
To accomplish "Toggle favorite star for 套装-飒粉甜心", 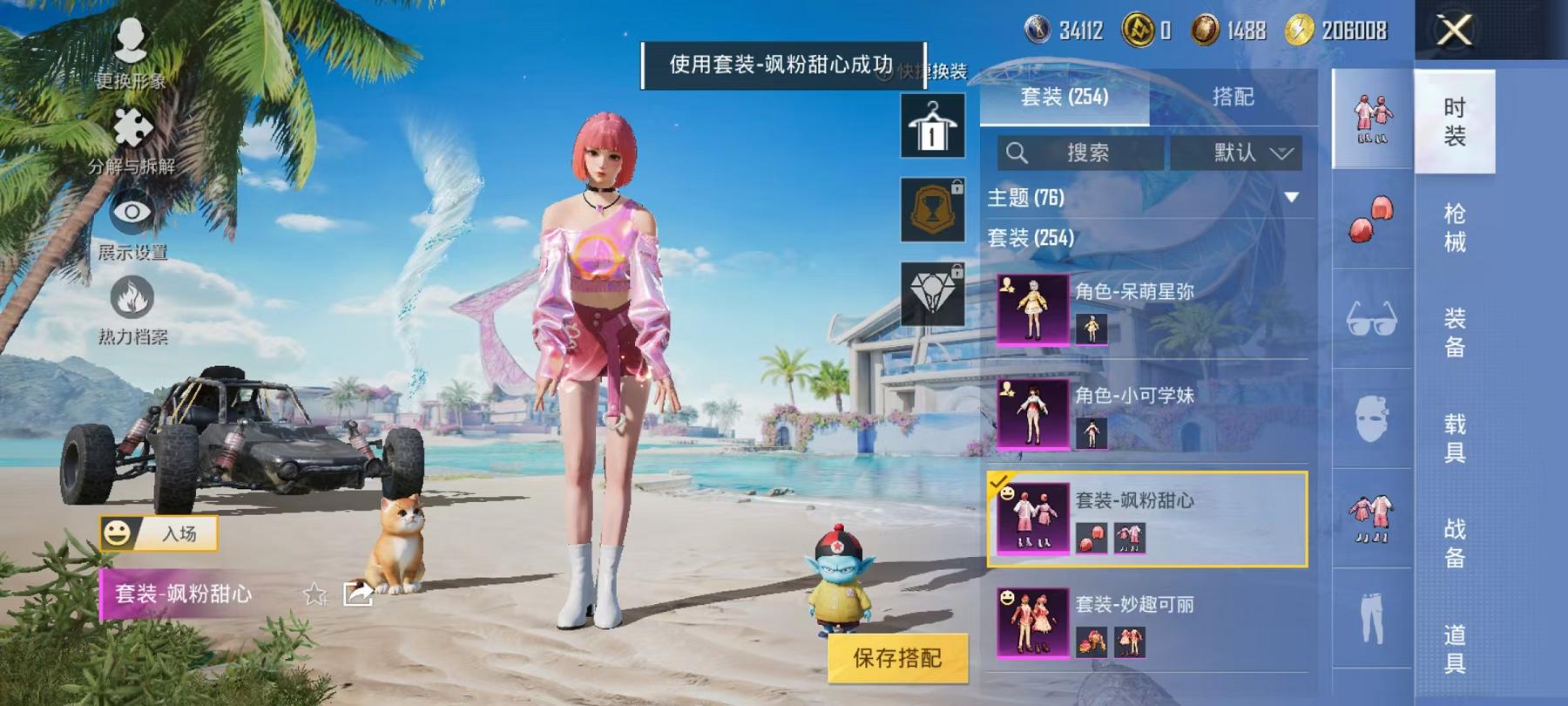I will [314, 597].
